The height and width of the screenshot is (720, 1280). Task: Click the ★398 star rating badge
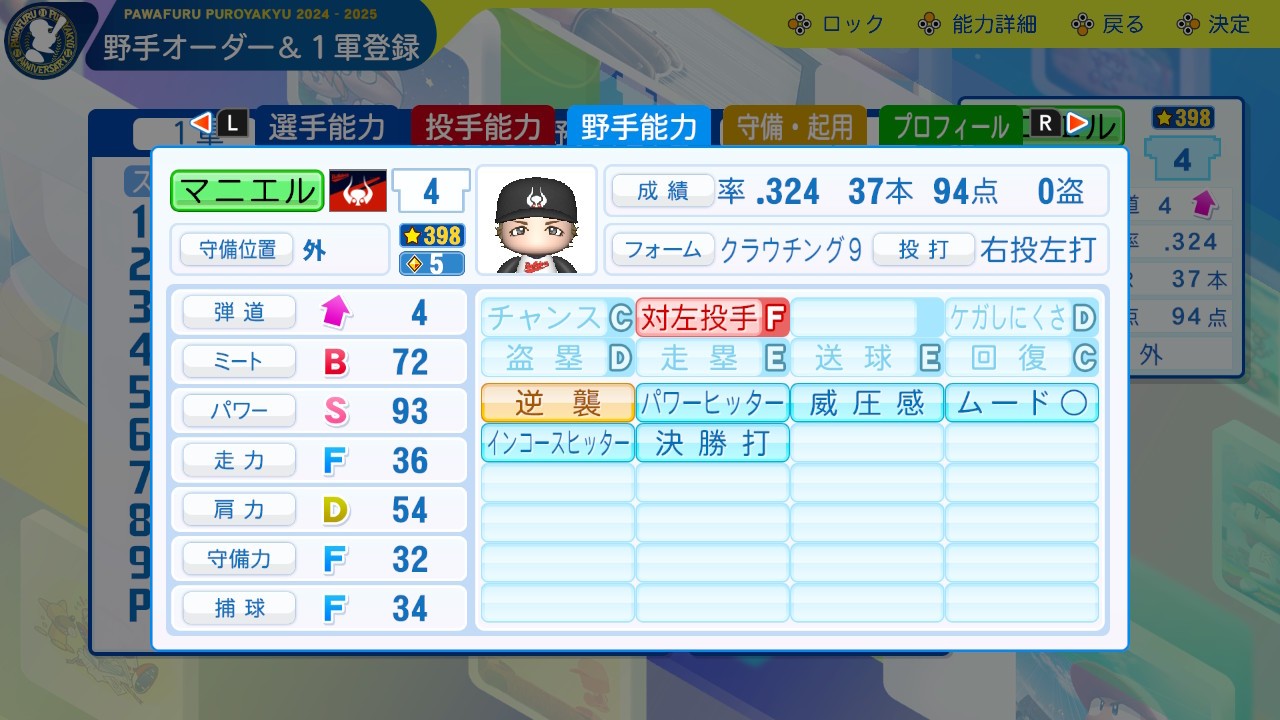(x=431, y=237)
